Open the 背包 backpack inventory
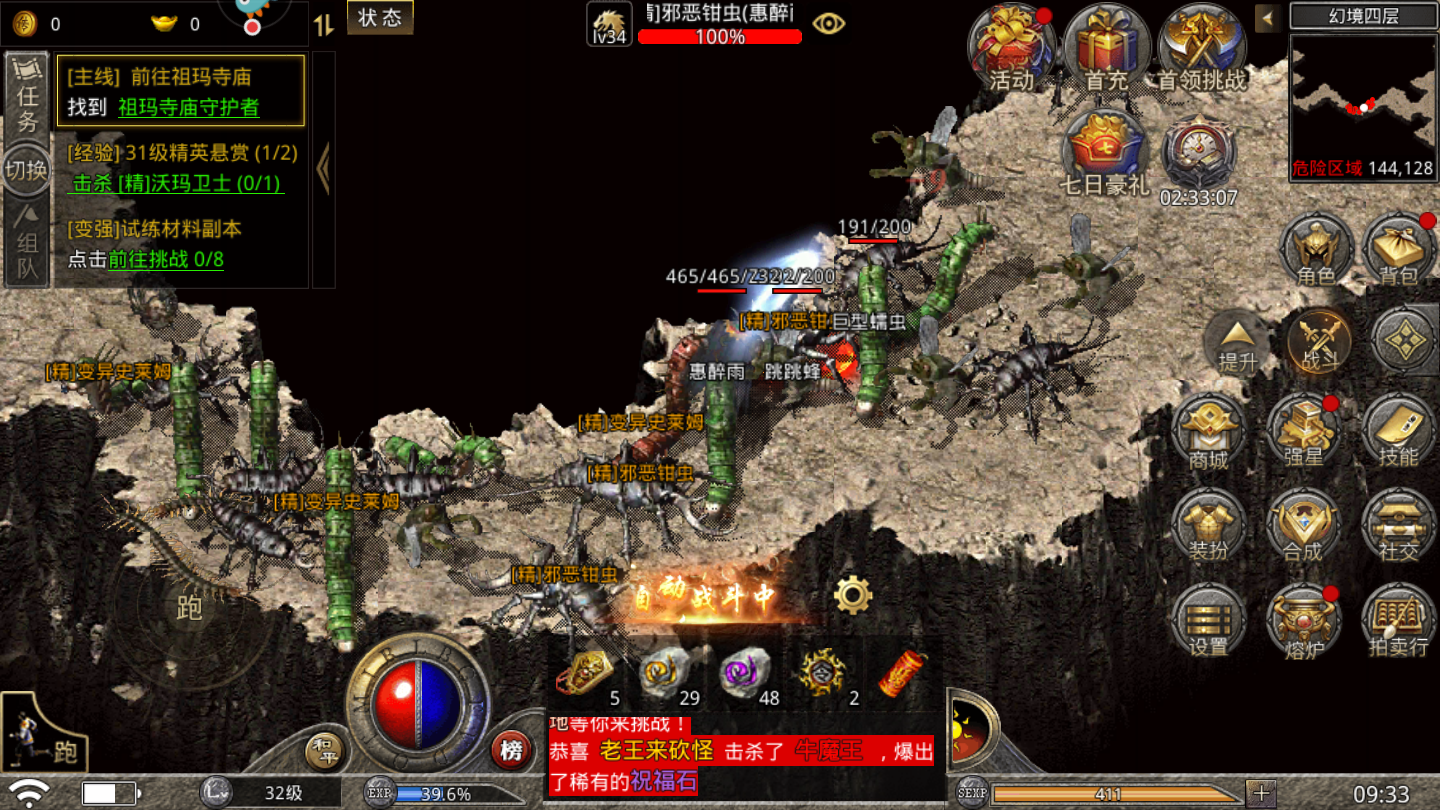1440x810 pixels. click(1399, 250)
